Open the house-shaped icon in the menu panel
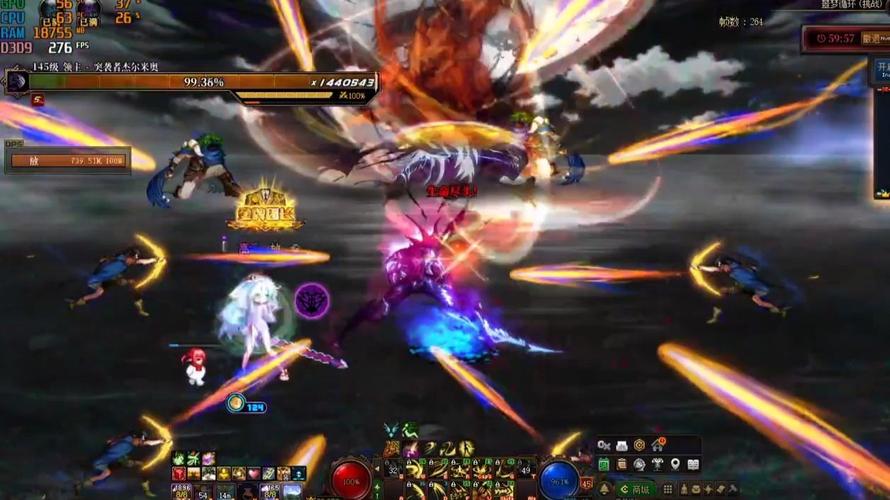This screenshot has height=500, width=890. [658, 445]
